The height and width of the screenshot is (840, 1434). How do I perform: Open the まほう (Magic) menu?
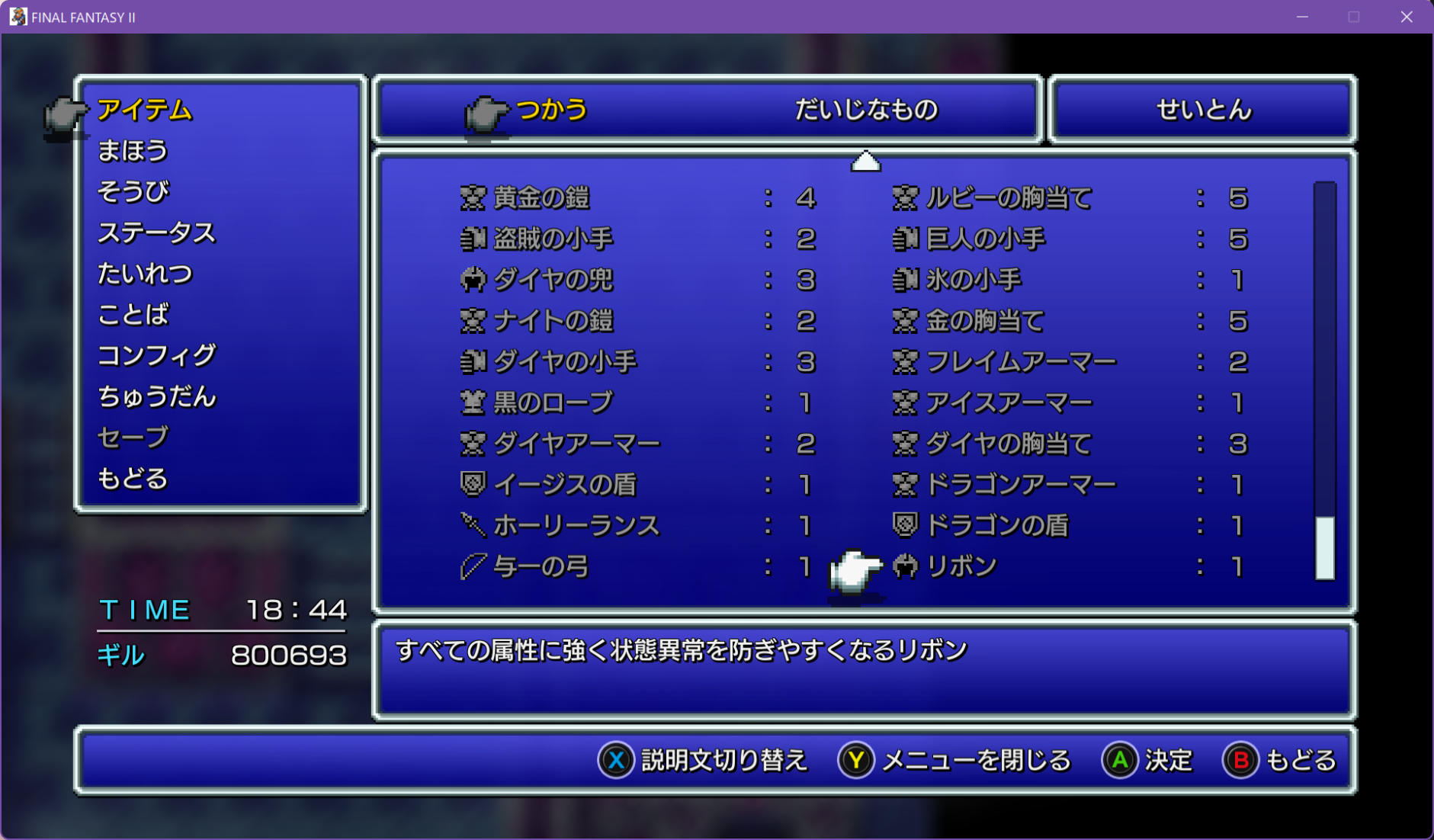click(133, 151)
